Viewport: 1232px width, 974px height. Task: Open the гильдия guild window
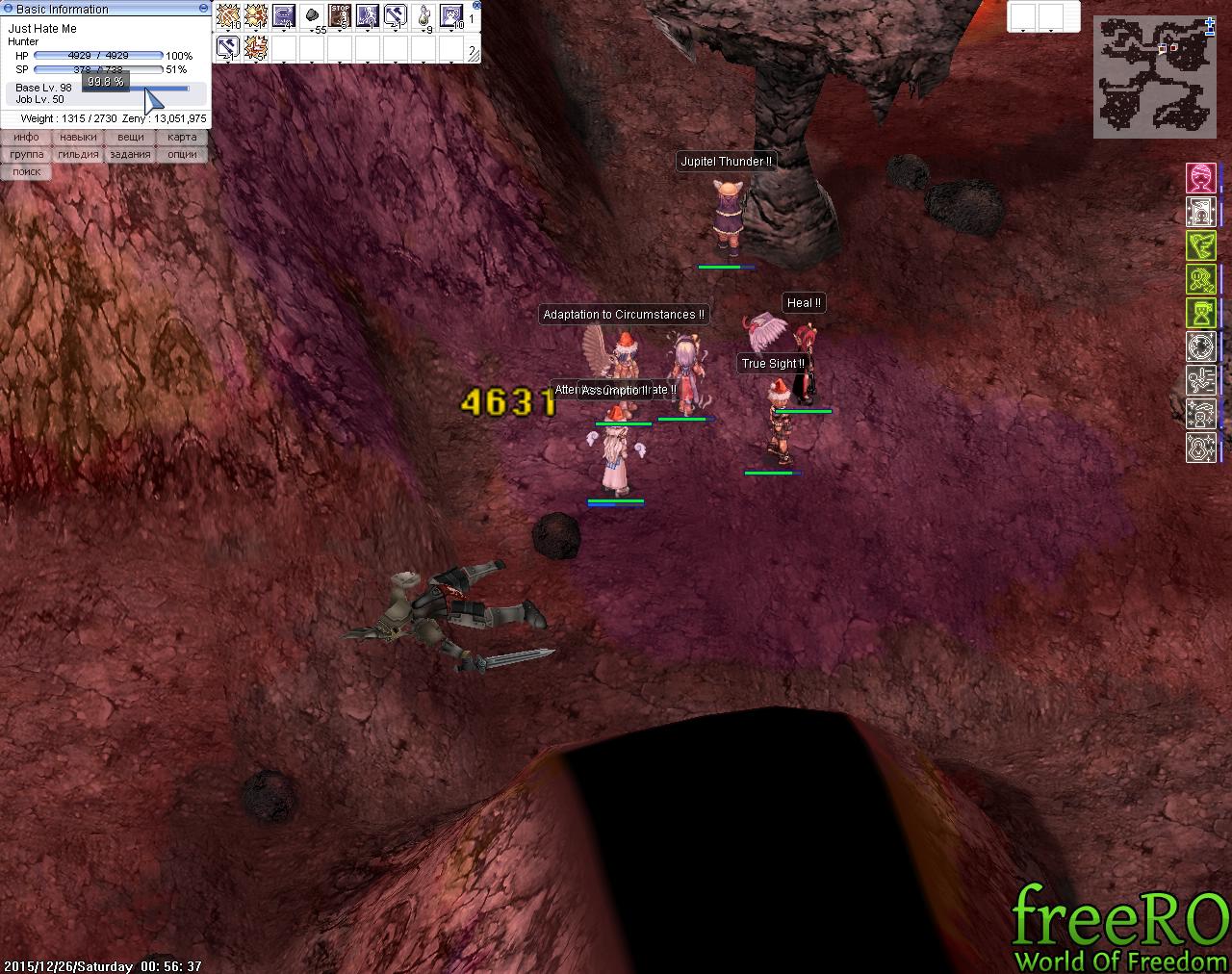[78, 155]
